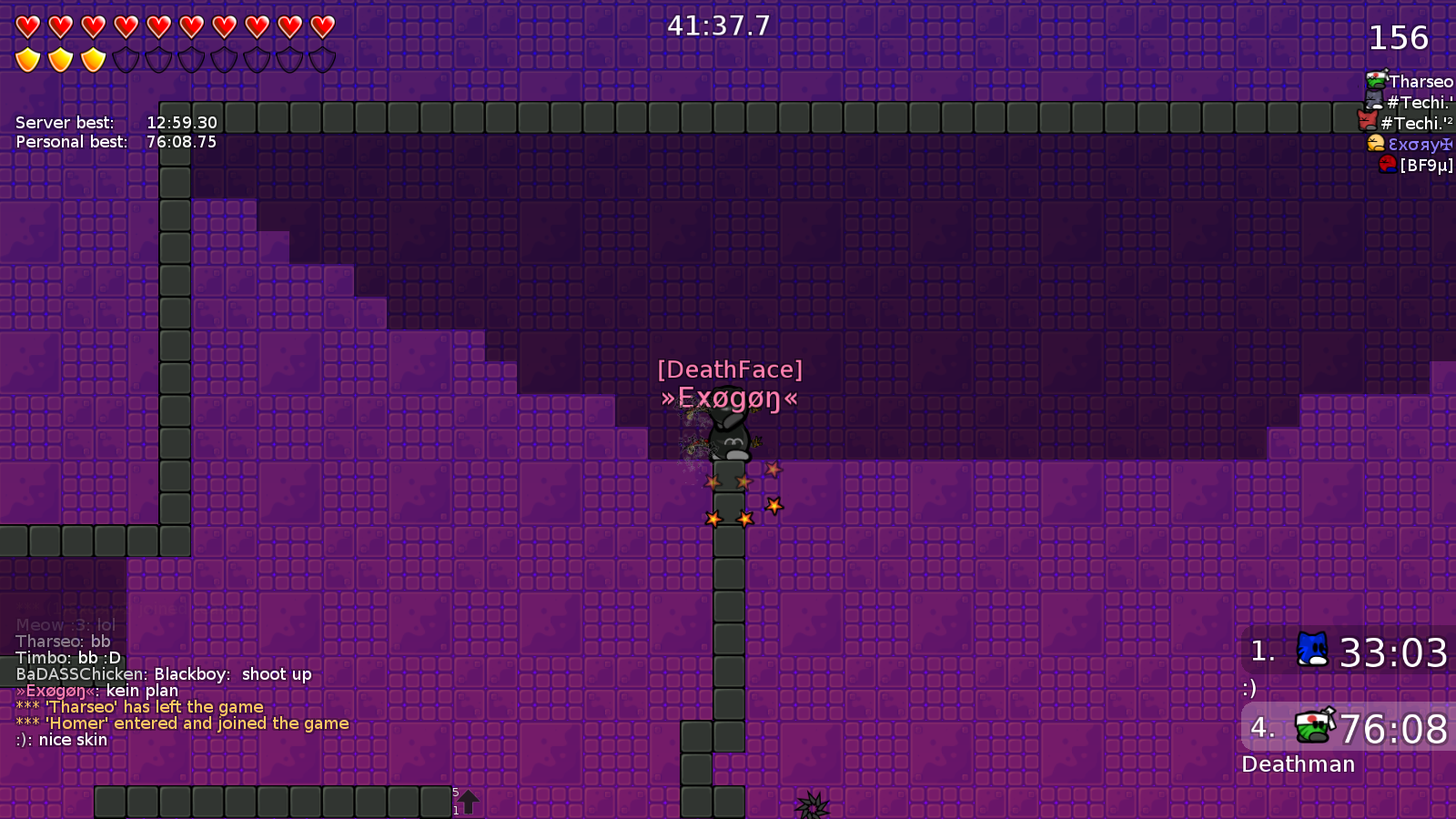
Task: Select the red tee avatar beside #Techi.'²
Action: point(1366,122)
